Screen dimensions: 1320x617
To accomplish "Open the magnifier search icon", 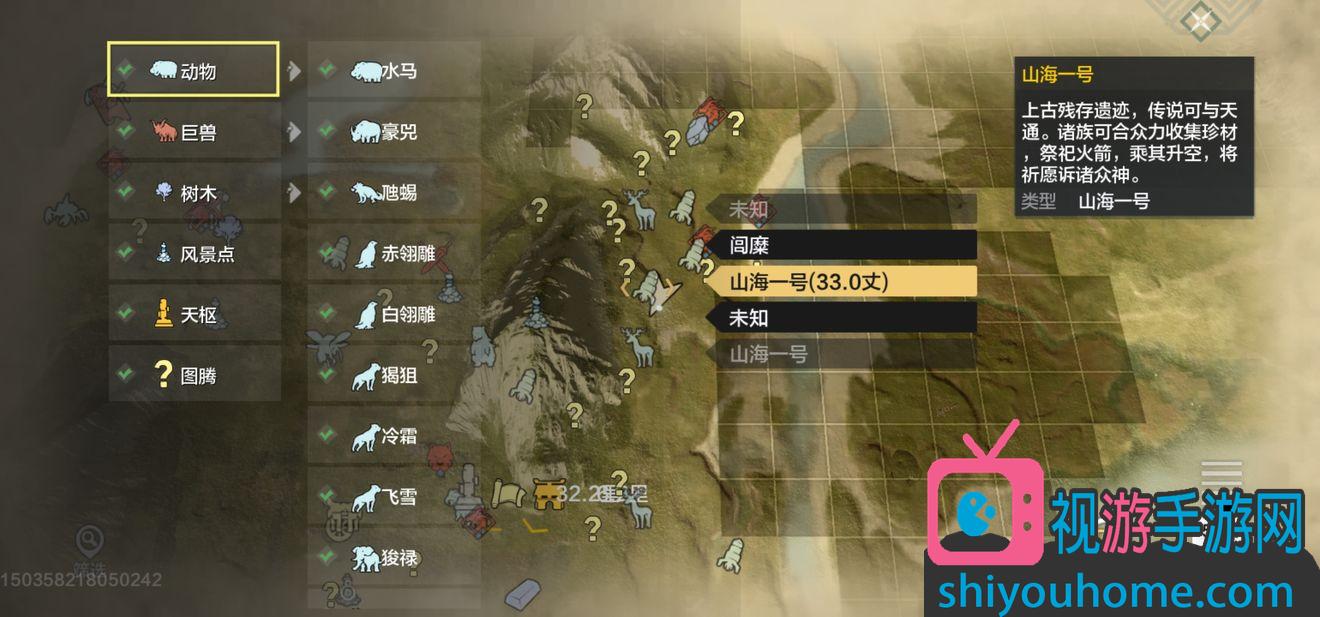I will coord(88,541).
